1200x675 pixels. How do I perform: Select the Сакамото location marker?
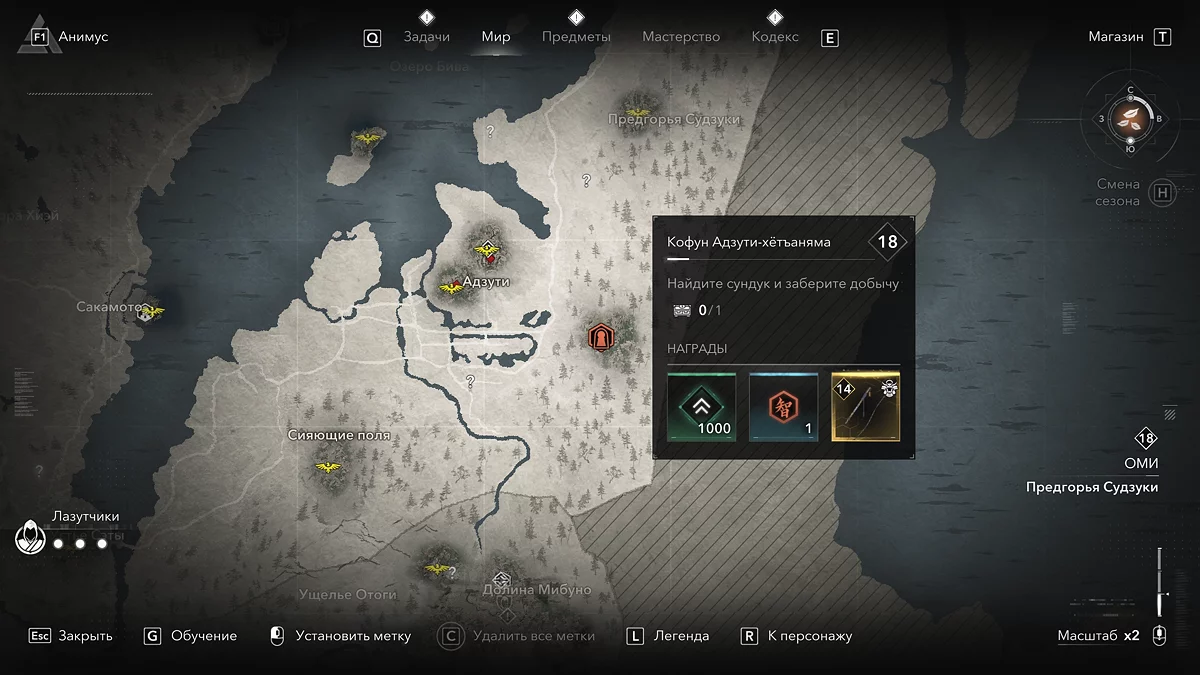[151, 312]
